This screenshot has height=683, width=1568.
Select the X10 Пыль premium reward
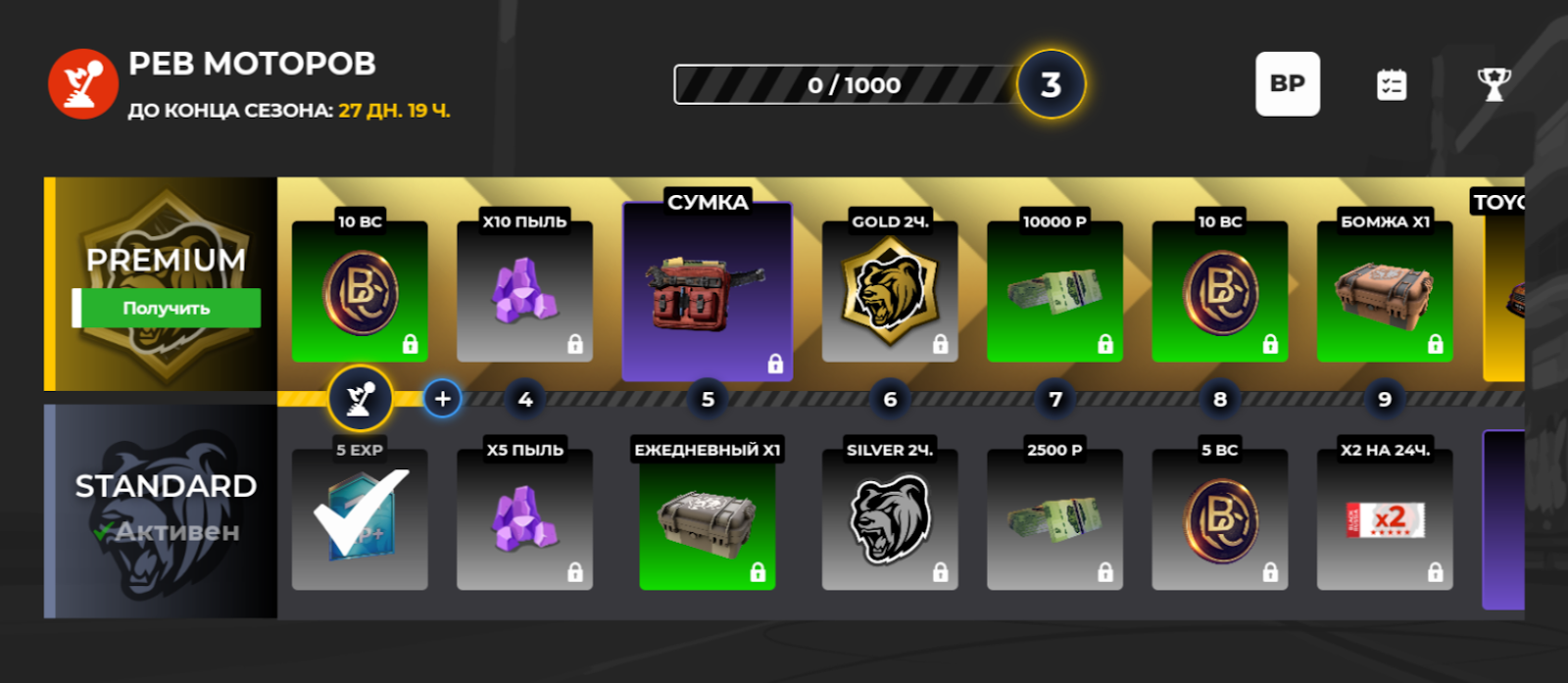(524, 292)
